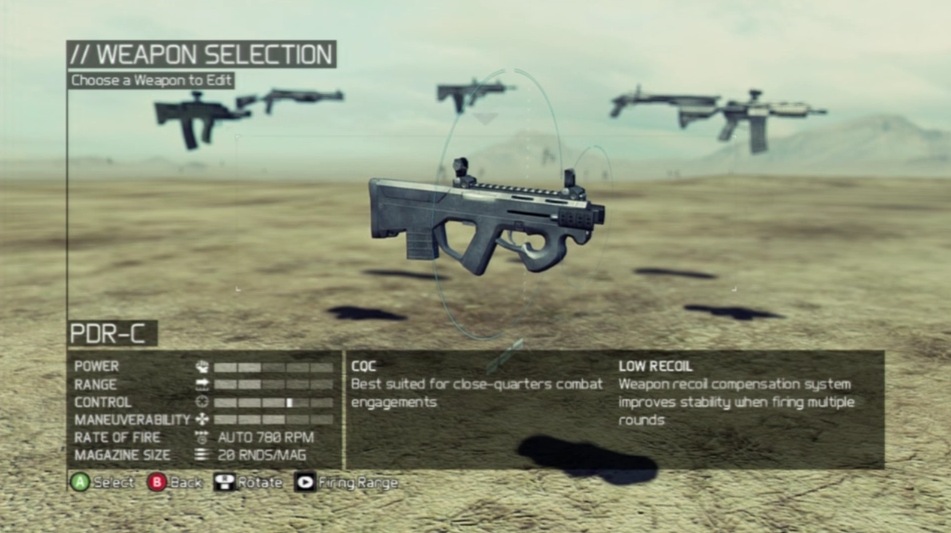Choose the long-barreled shotgun beside the bullpup rifle

click(298, 97)
